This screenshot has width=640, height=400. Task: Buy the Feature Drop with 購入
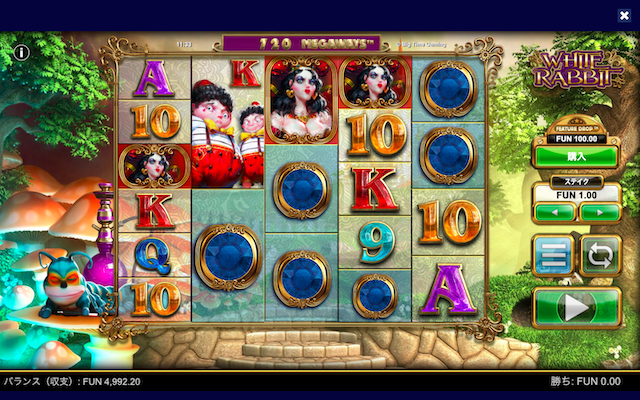tap(575, 156)
